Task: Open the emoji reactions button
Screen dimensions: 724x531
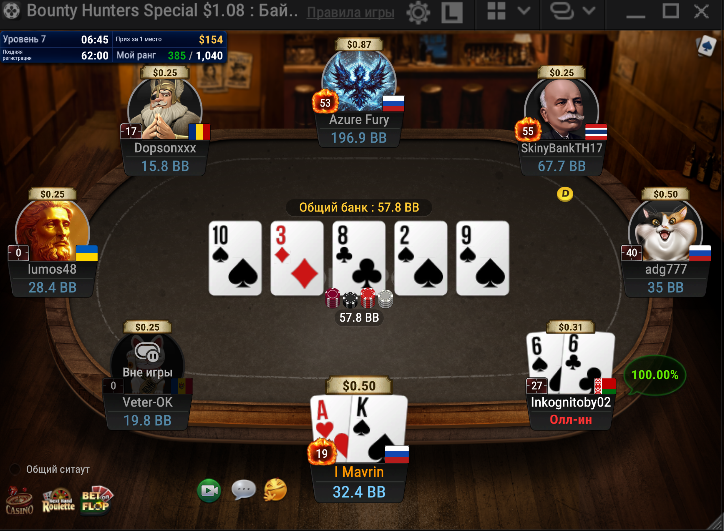Action: [x=275, y=490]
